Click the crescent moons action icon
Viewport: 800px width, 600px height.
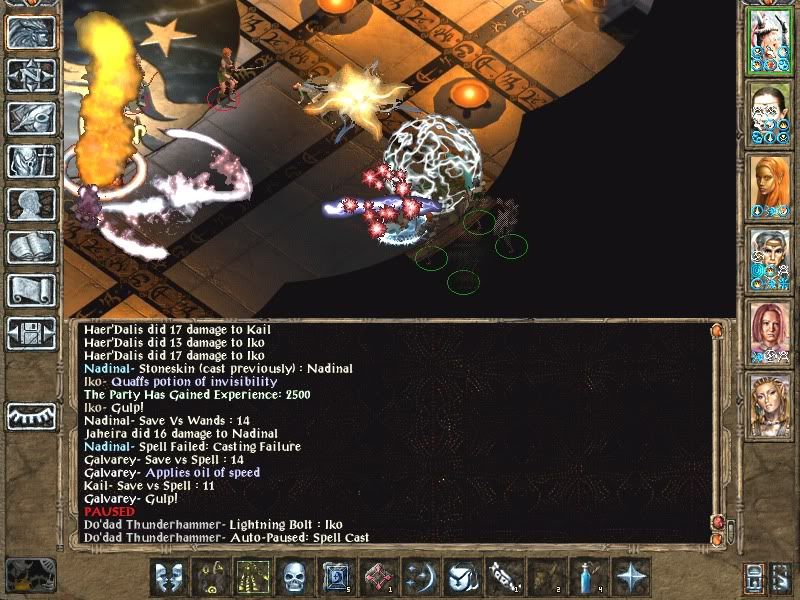pyautogui.click(x=420, y=576)
